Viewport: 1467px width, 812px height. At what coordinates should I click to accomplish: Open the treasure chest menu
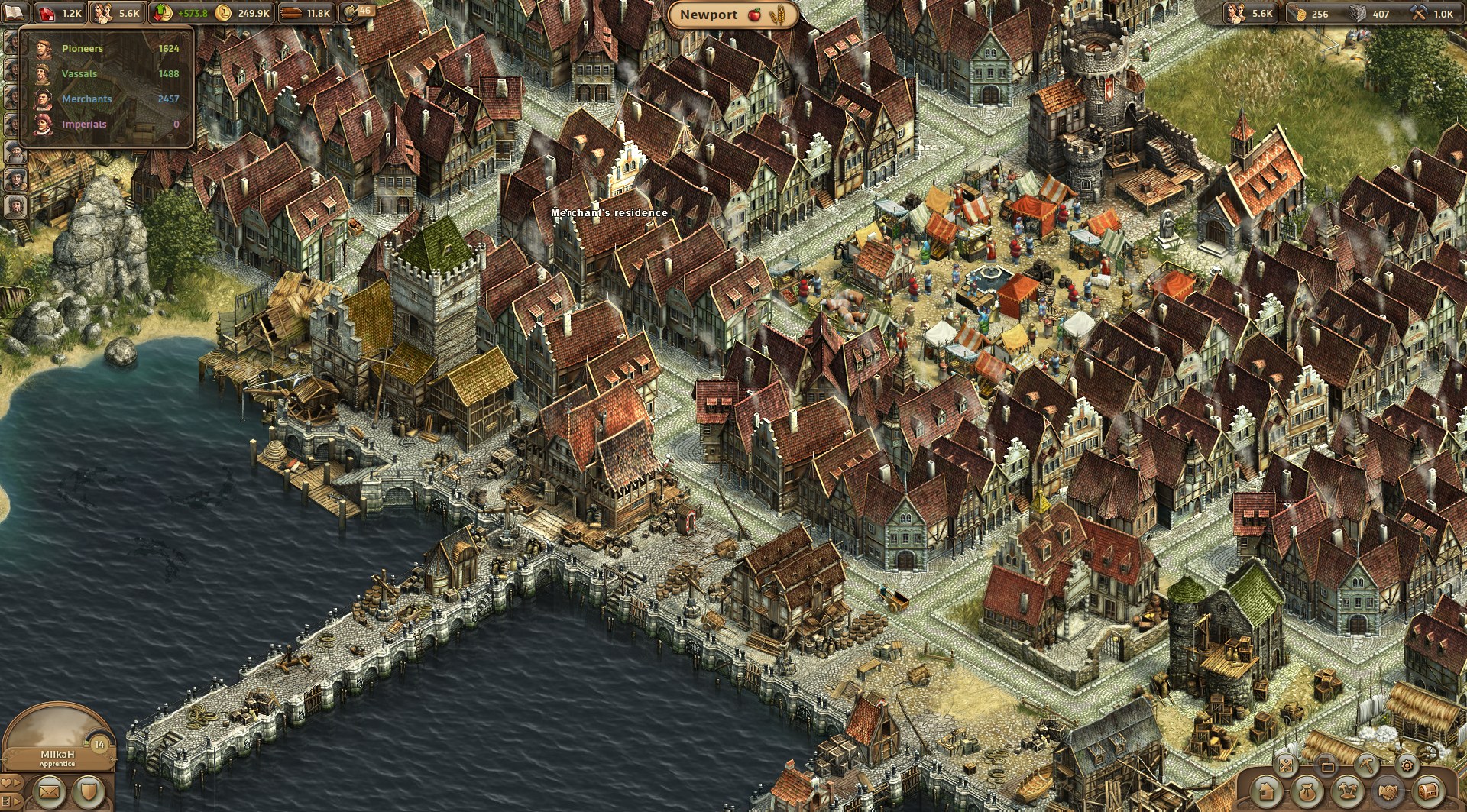click(x=1428, y=792)
